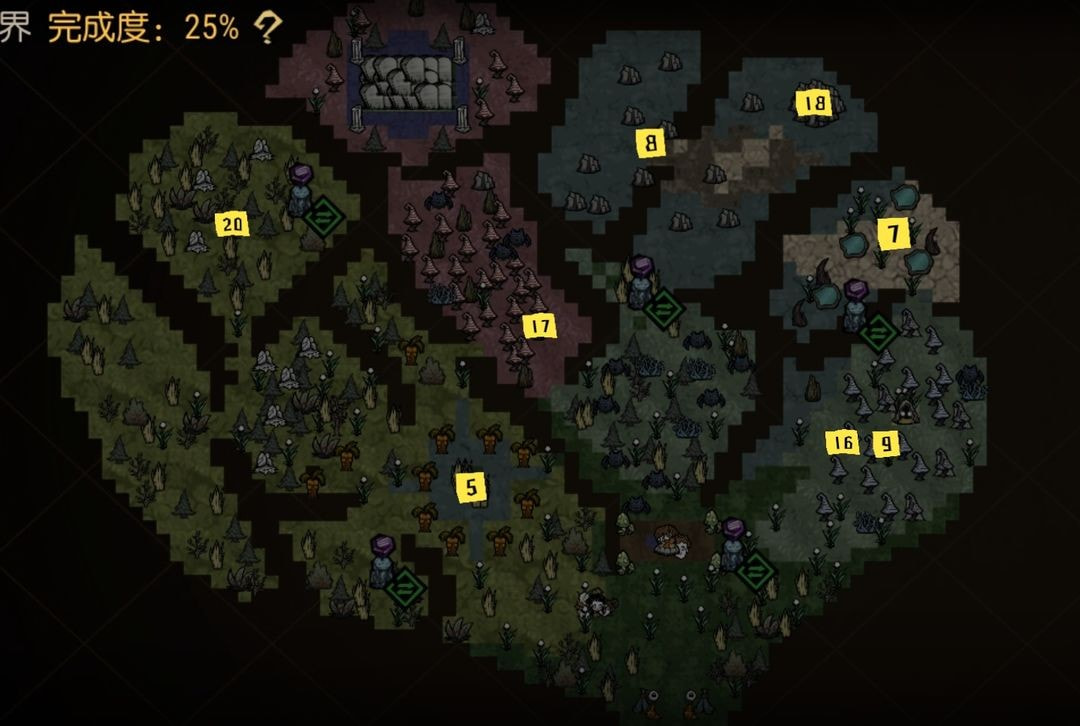Open the question mark help icon
This screenshot has width=1080, height=726.
click(x=267, y=28)
